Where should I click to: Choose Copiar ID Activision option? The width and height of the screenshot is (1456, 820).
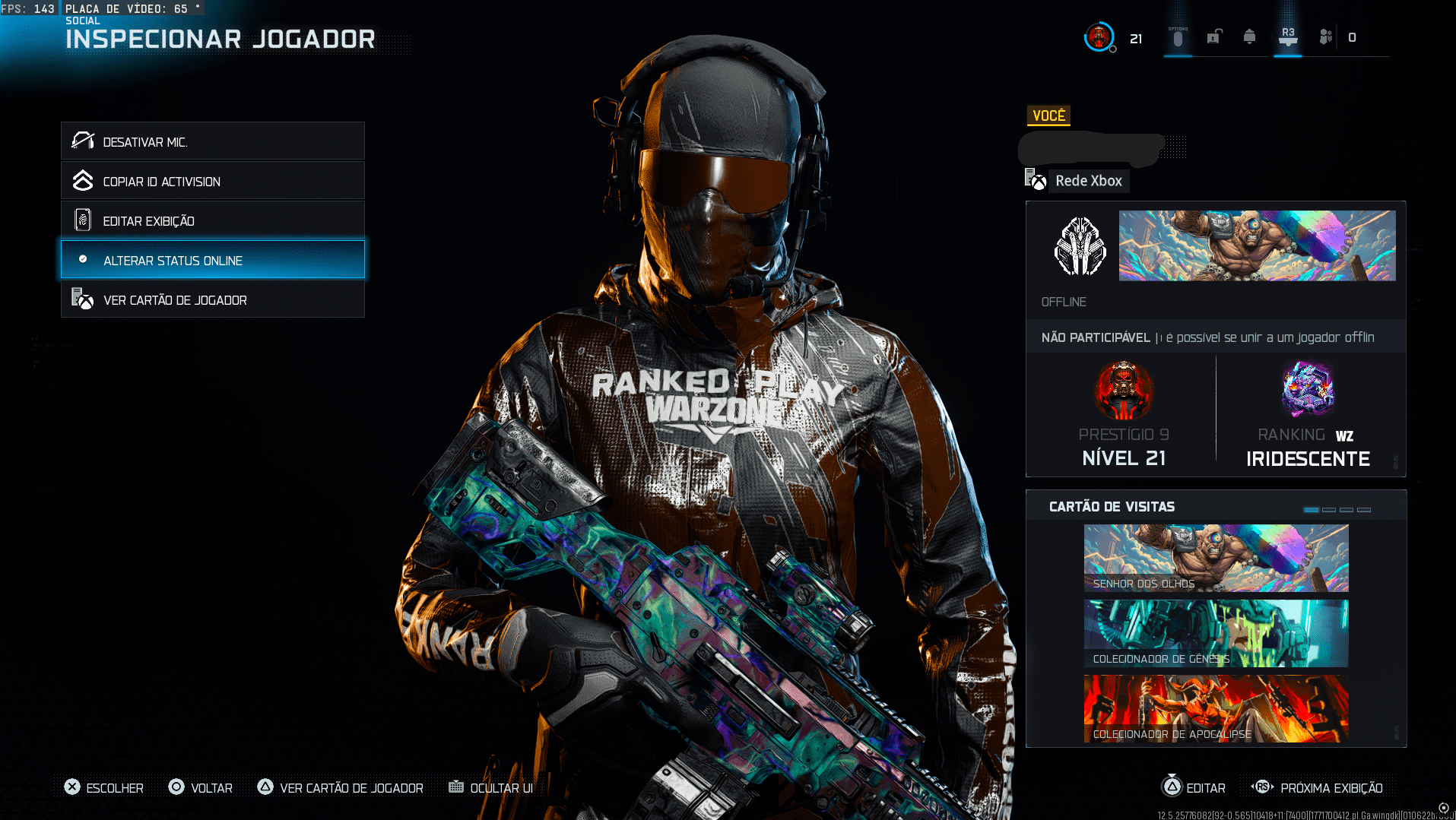(212, 181)
